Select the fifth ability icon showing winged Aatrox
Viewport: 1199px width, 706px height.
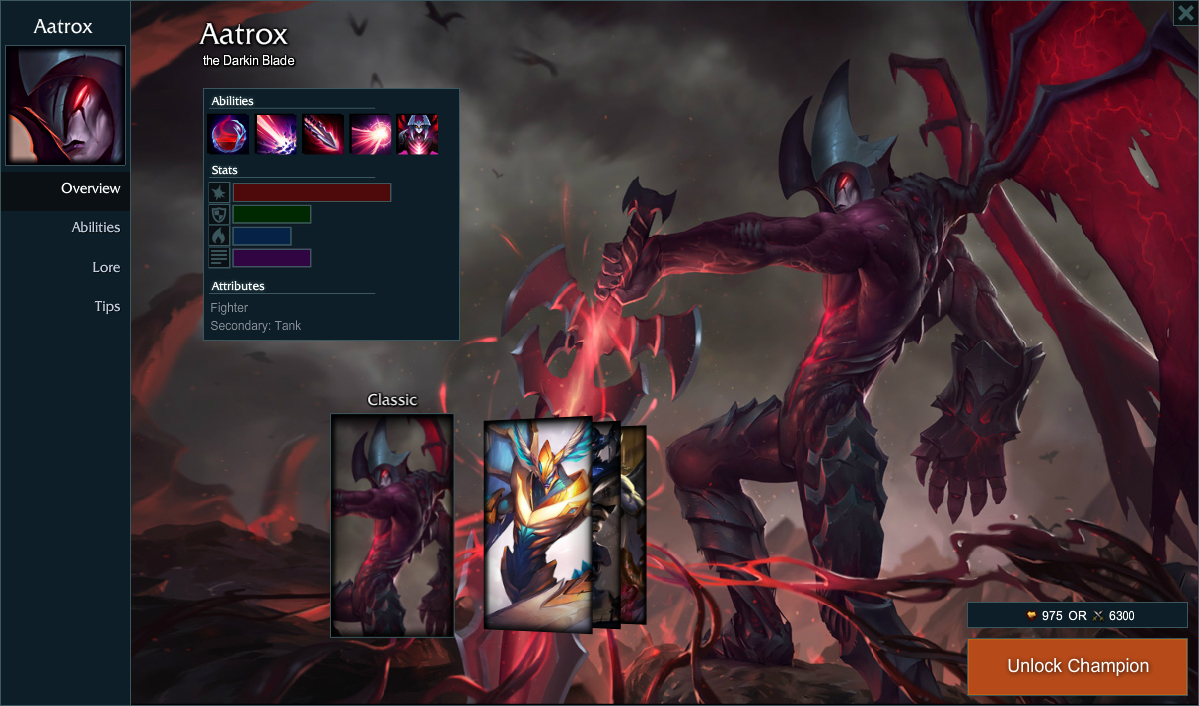point(417,134)
